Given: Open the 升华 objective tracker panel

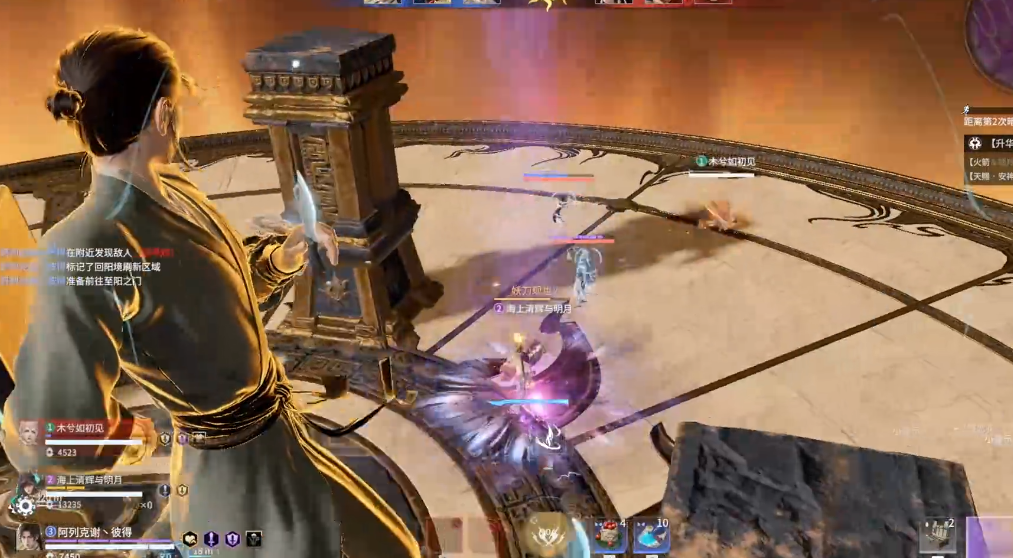Looking at the screenshot, I should point(990,143).
